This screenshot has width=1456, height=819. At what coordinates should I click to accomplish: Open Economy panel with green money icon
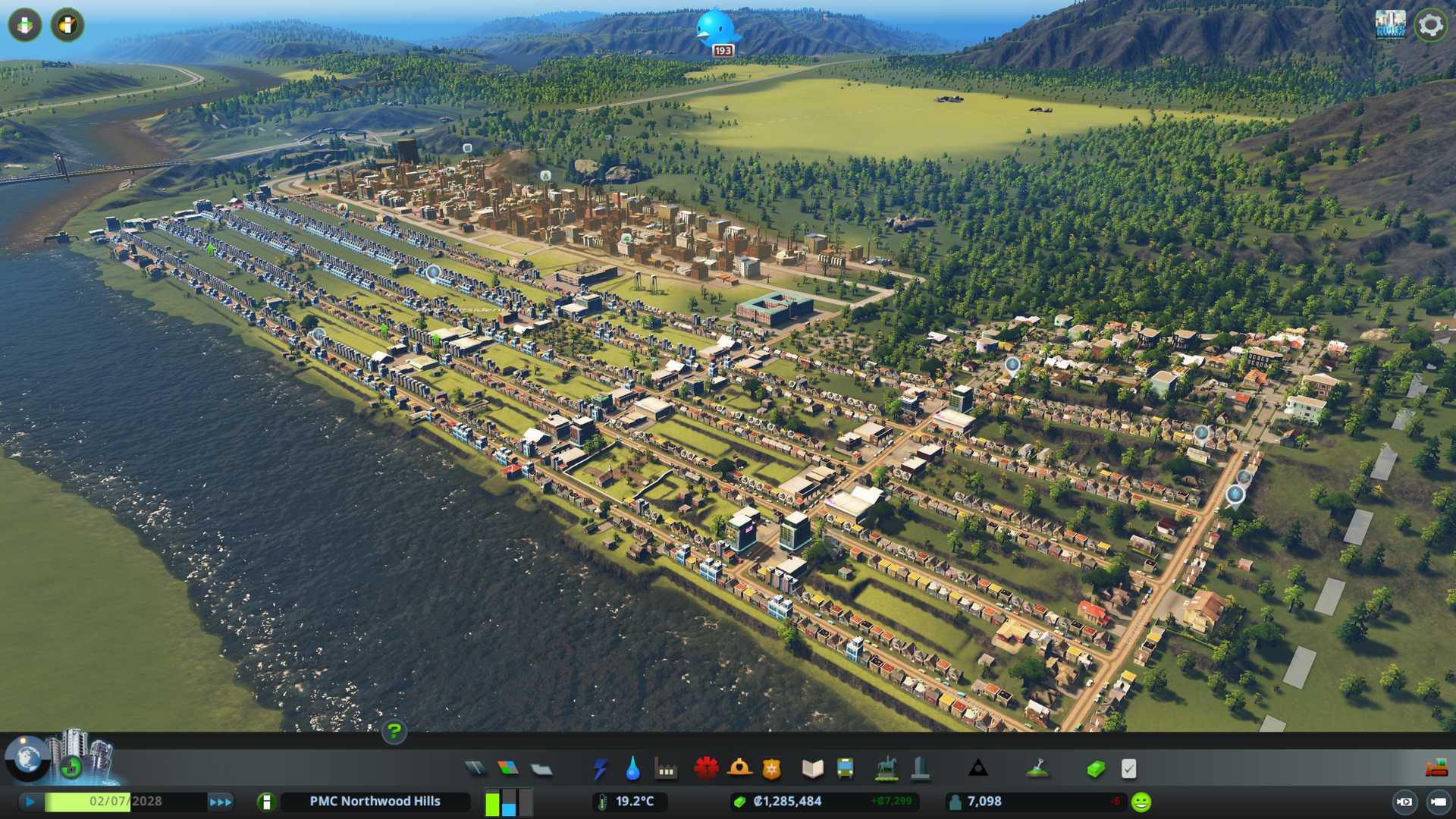[x=1095, y=769]
